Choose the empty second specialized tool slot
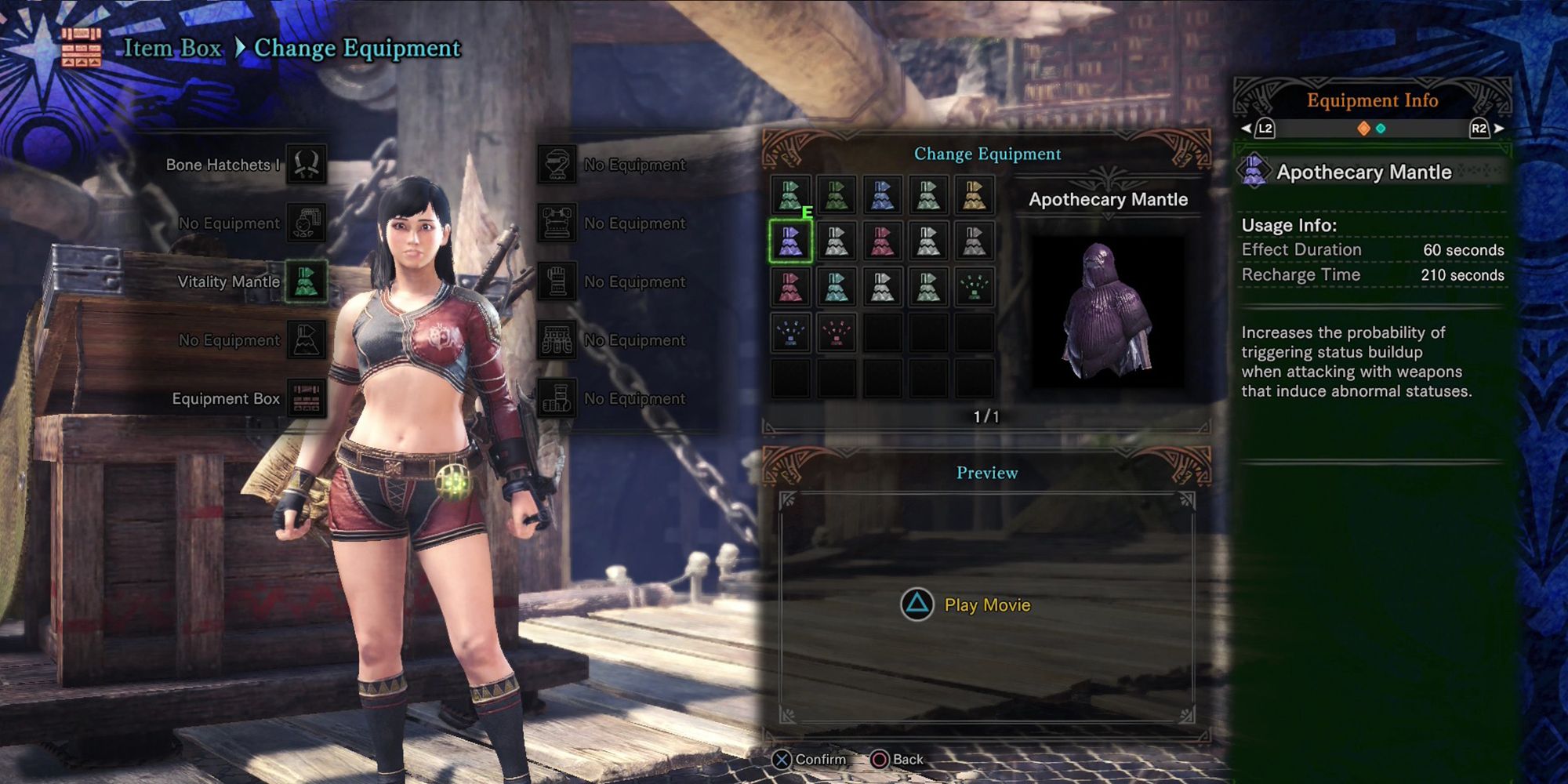Image resolution: width=1568 pixels, height=784 pixels. [x=306, y=340]
